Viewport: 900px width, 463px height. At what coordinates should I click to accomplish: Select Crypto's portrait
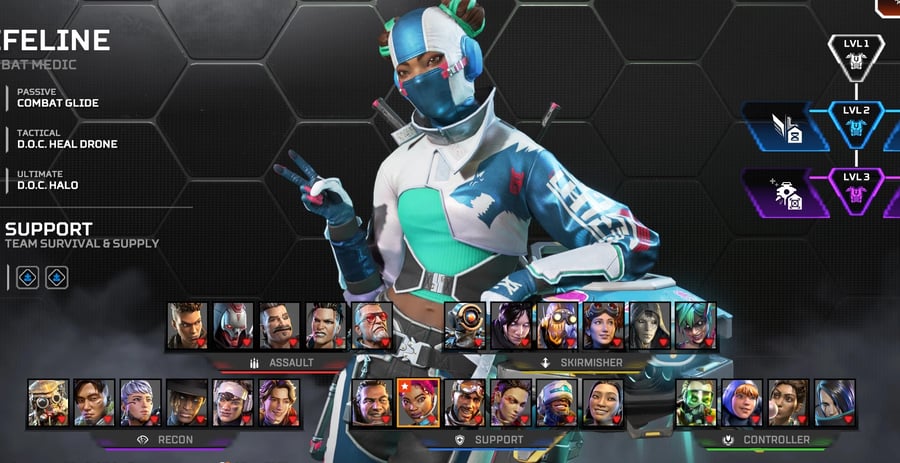[x=94, y=402]
